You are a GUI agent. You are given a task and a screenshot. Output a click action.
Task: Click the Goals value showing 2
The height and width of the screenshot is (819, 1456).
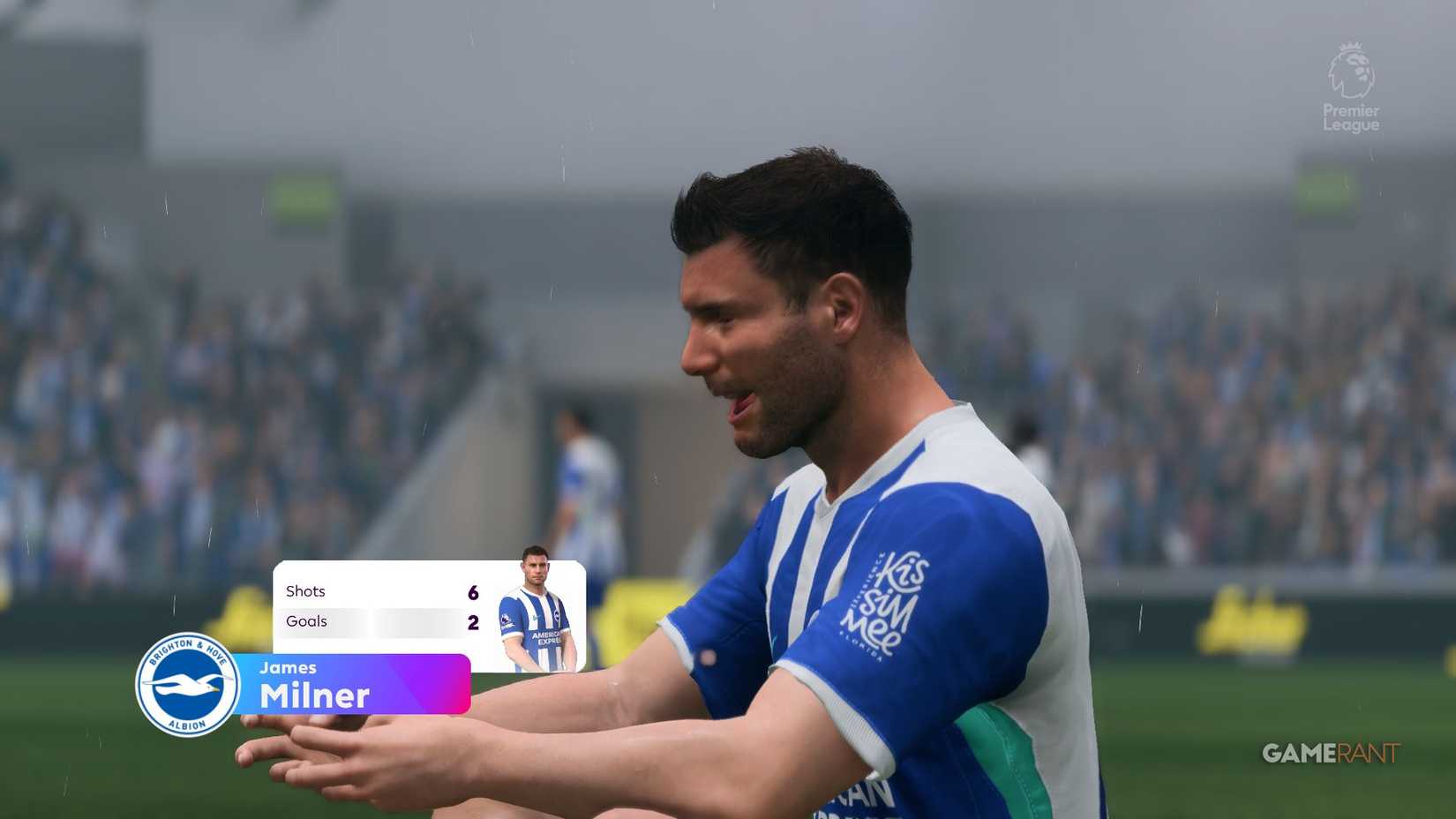tap(472, 621)
